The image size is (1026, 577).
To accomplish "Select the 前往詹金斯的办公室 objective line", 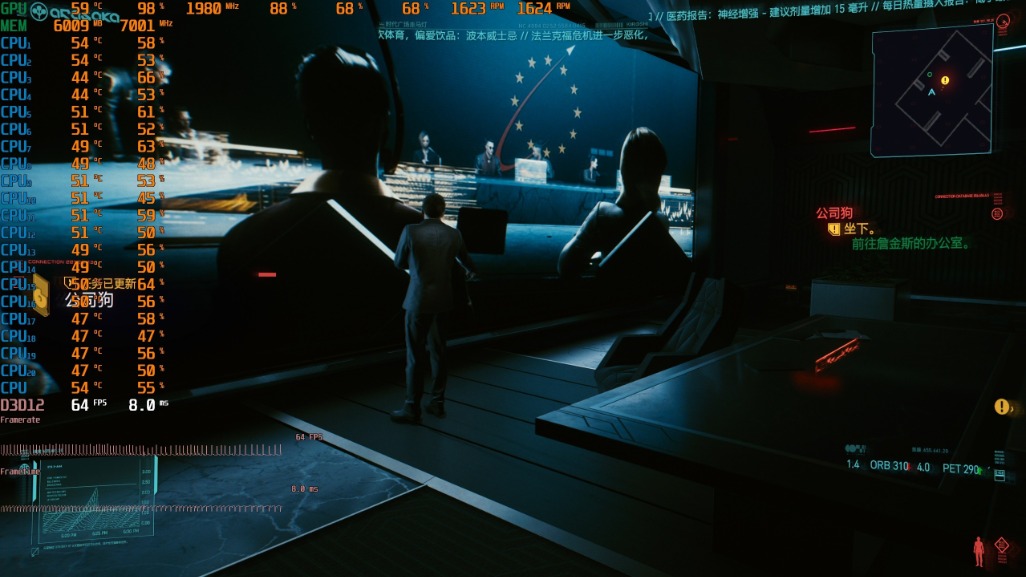I will point(911,243).
